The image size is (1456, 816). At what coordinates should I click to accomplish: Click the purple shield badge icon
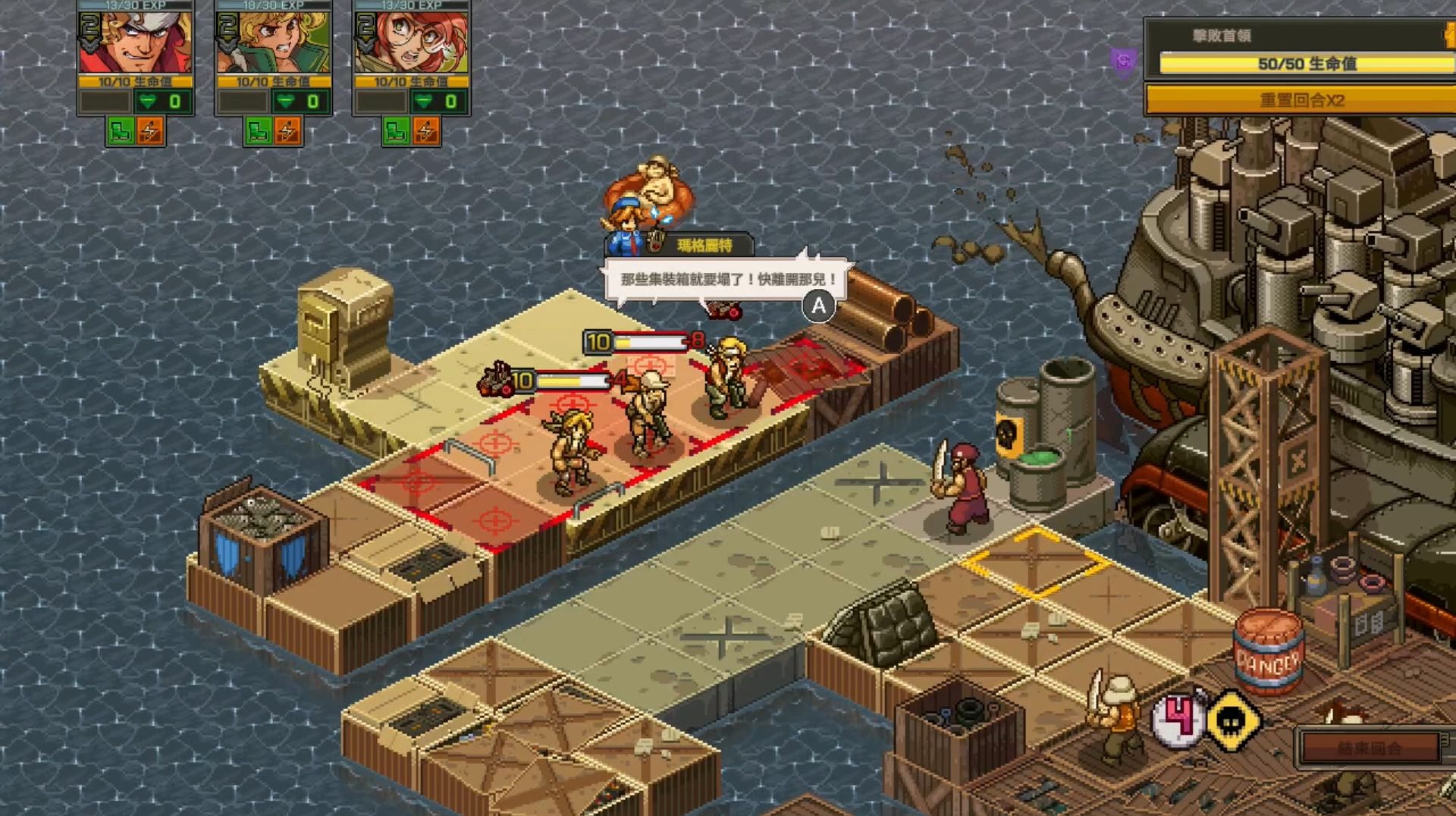[1124, 61]
